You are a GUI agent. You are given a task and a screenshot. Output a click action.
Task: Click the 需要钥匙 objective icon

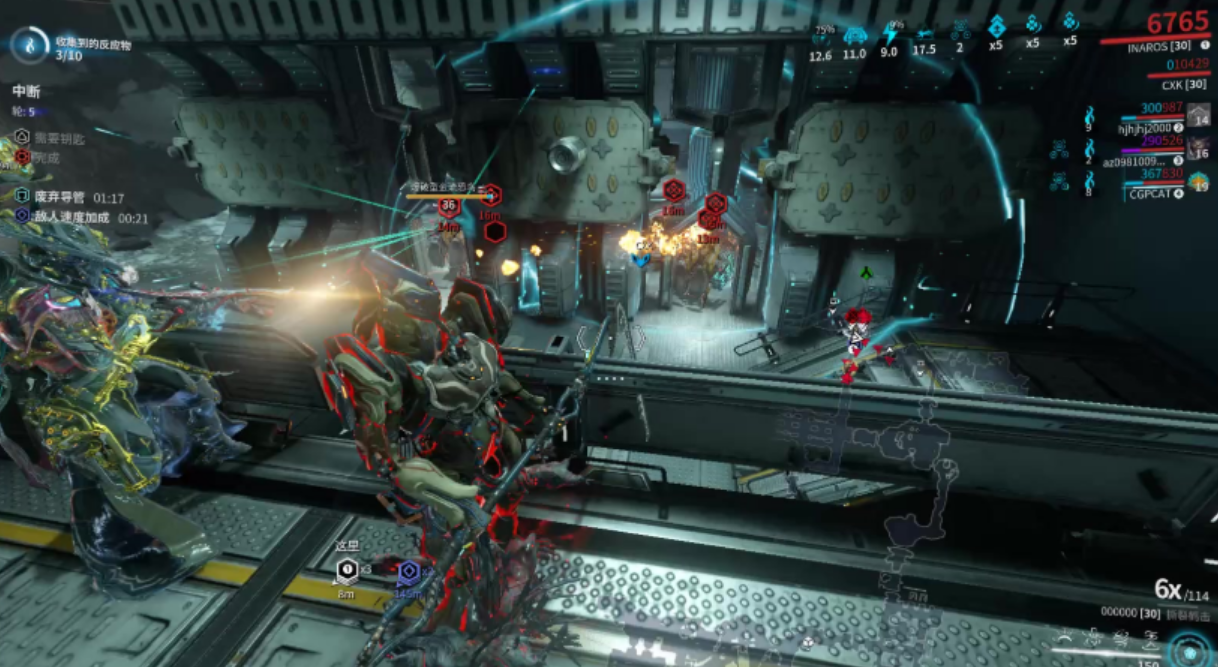[x=23, y=137]
